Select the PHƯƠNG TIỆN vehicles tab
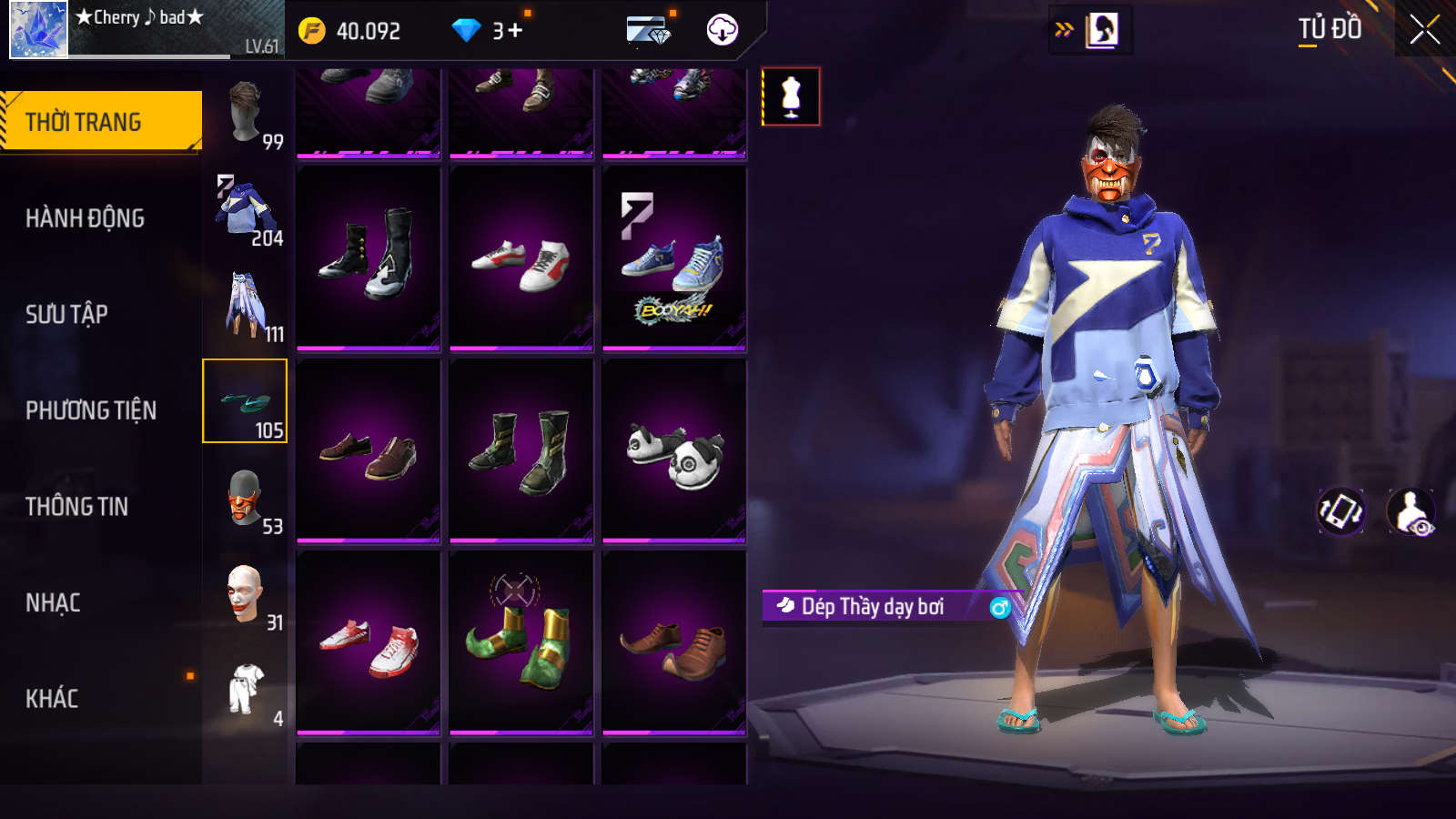The image size is (1456, 819). point(91,410)
